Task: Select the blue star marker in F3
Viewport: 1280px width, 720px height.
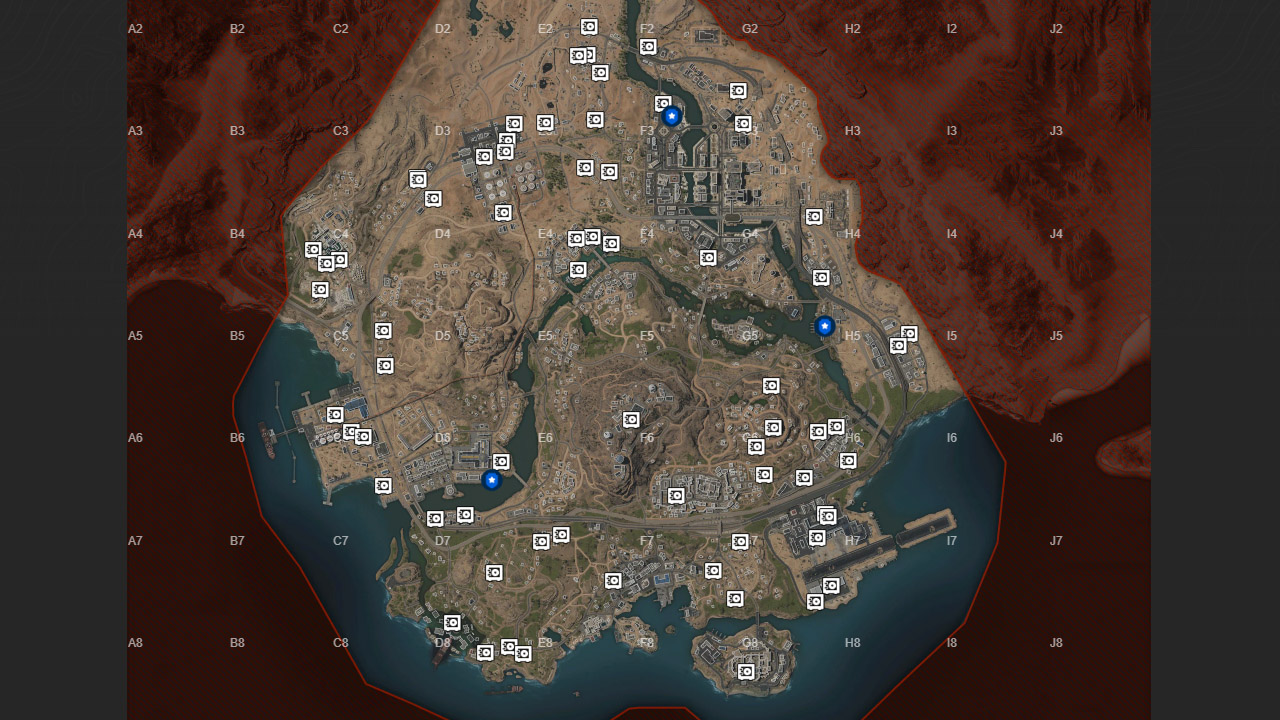Action: pyautogui.click(x=670, y=115)
